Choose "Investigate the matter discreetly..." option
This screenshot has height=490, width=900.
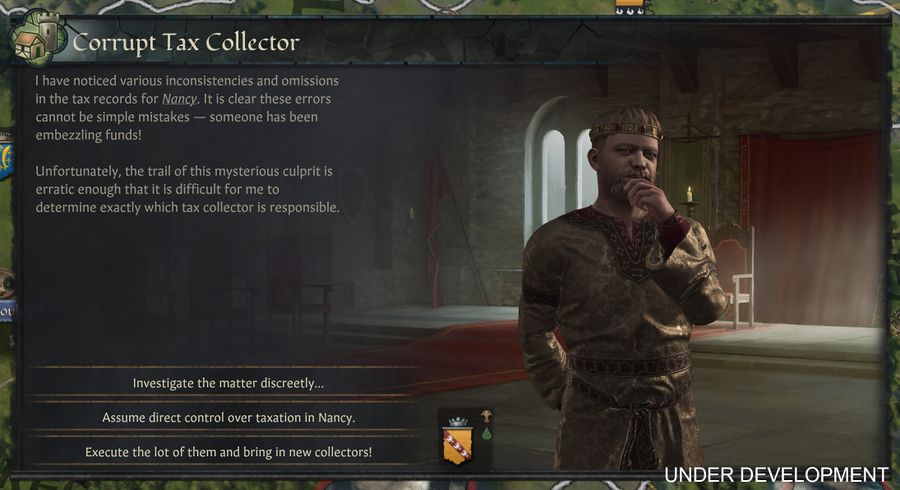(228, 383)
